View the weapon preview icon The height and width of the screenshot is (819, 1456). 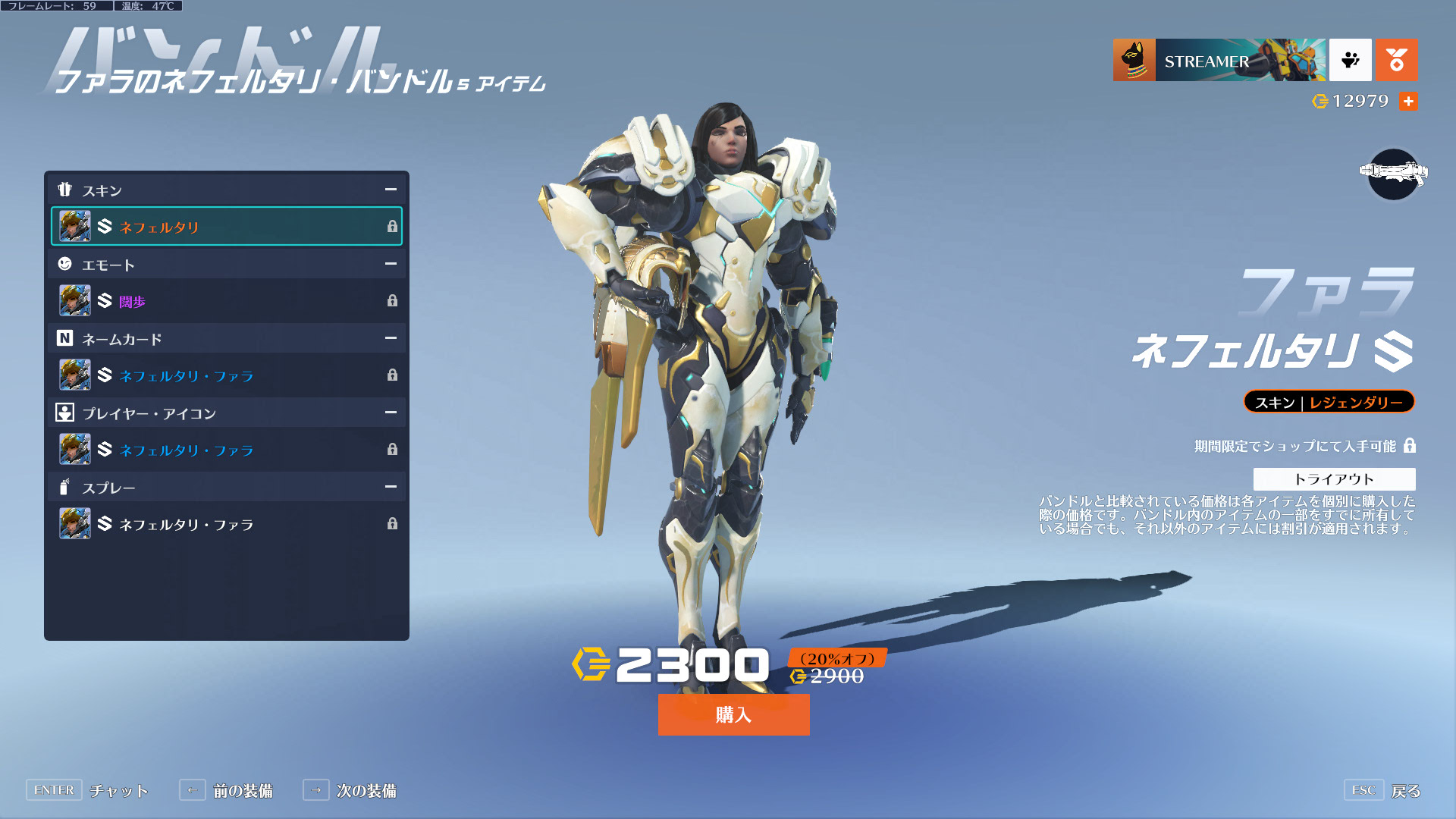pyautogui.click(x=1393, y=174)
